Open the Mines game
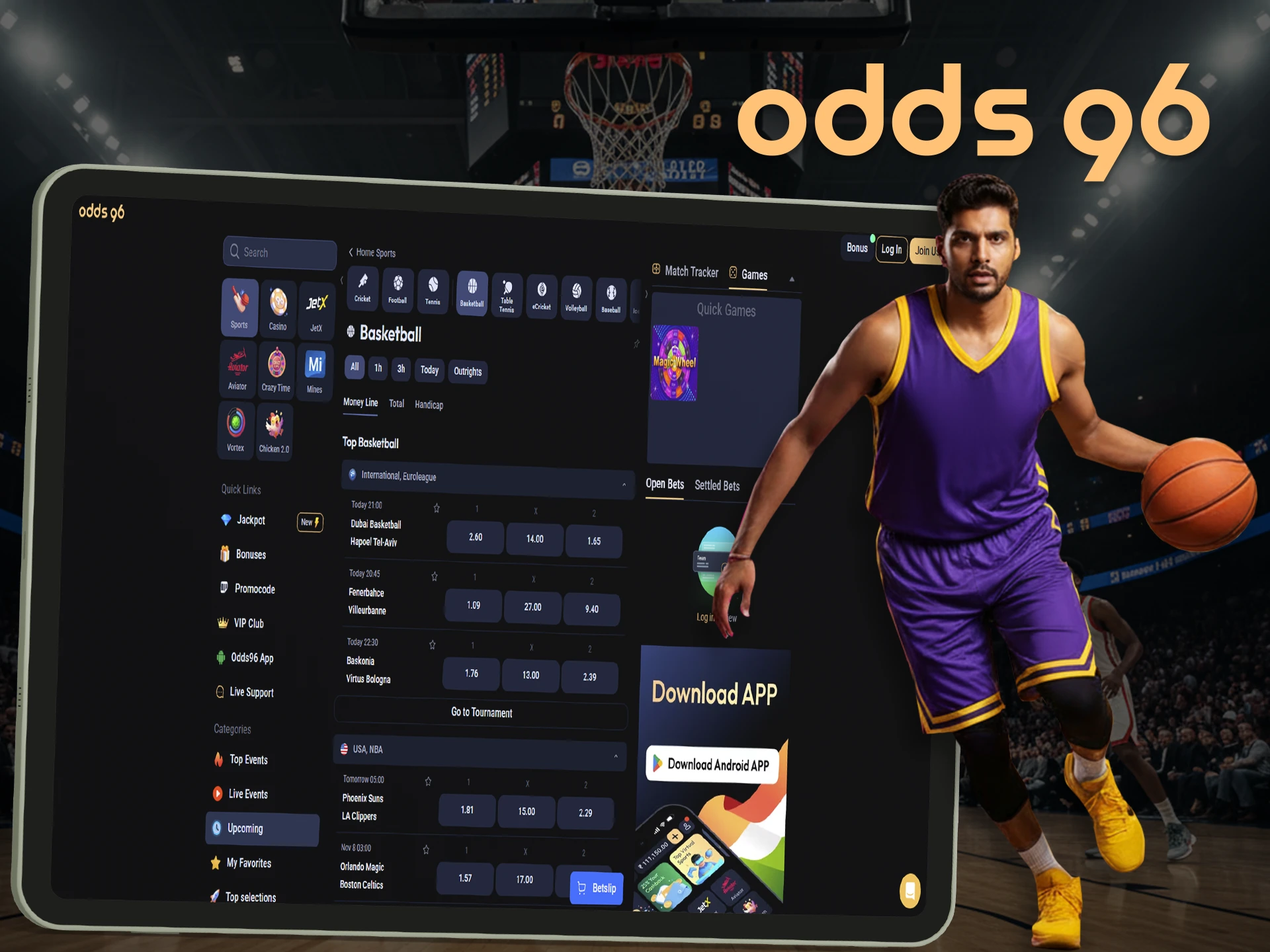Screen dimensions: 1270x952 click(314, 368)
